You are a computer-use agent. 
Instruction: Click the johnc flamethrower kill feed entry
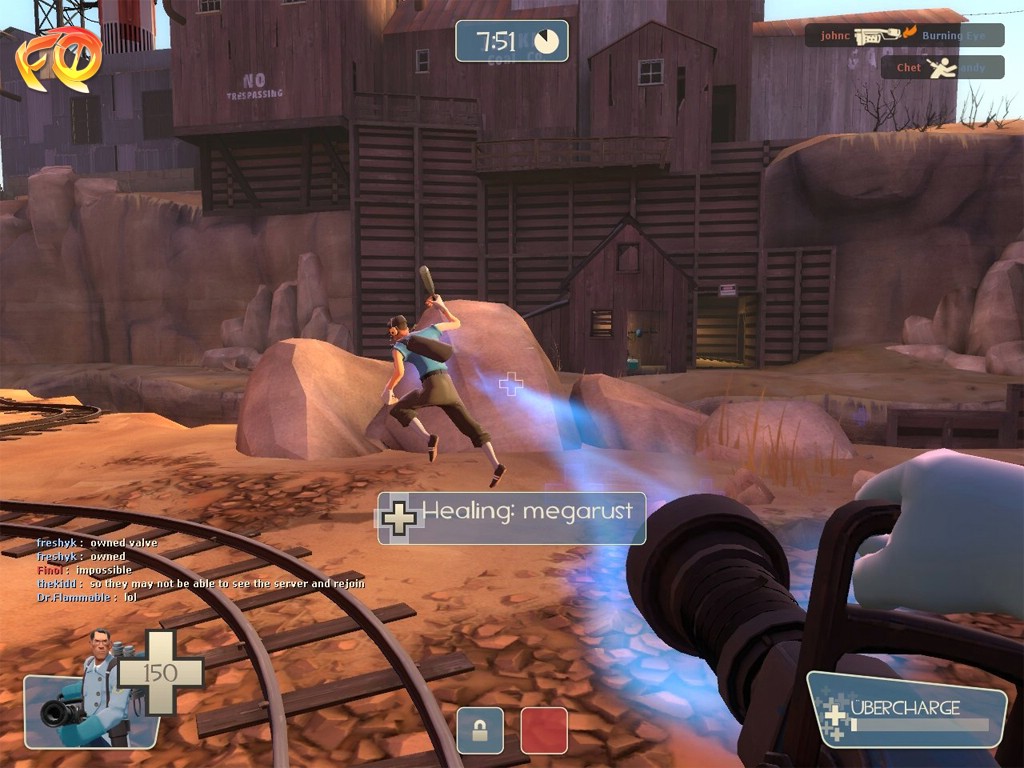(x=904, y=35)
